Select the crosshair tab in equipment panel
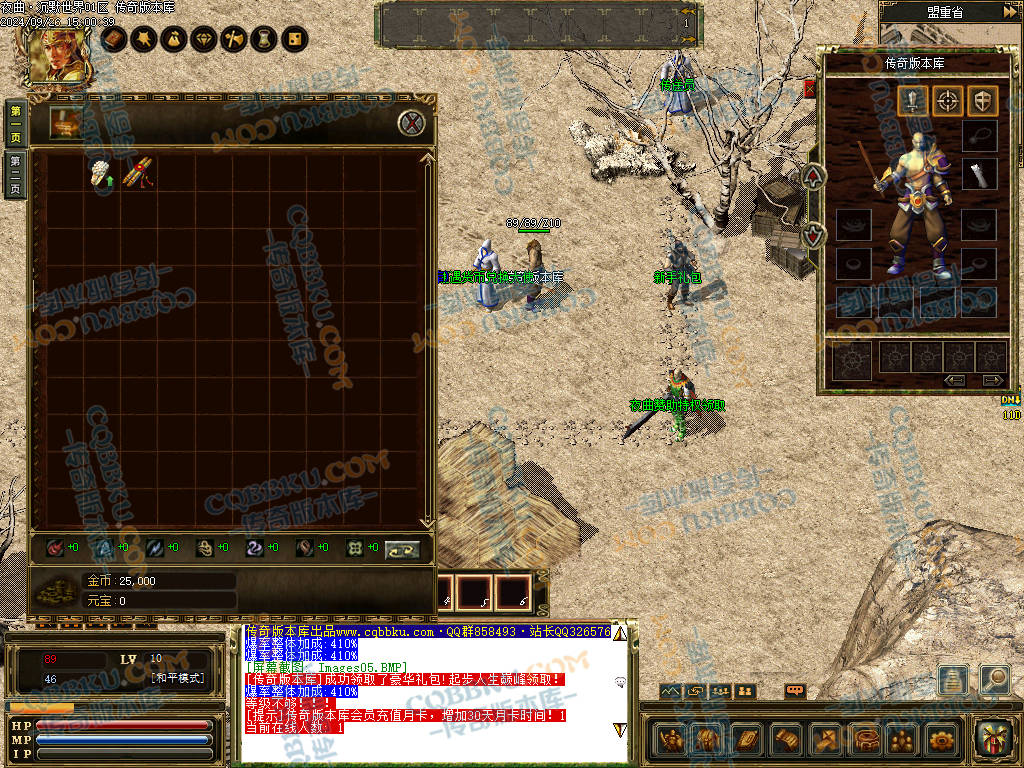Viewport: 1024px width, 768px height. click(x=948, y=100)
